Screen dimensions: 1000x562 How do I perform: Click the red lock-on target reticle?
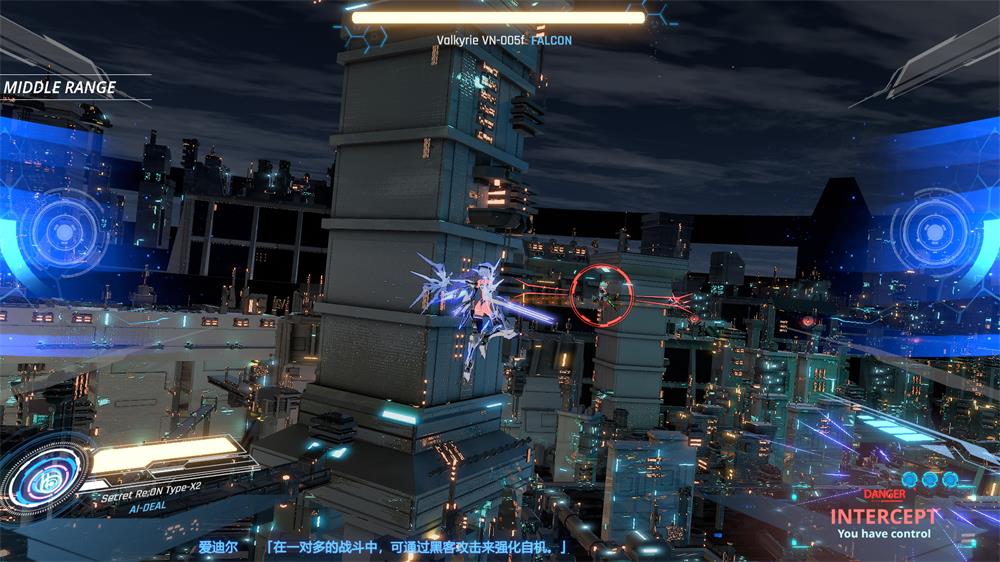598,288
